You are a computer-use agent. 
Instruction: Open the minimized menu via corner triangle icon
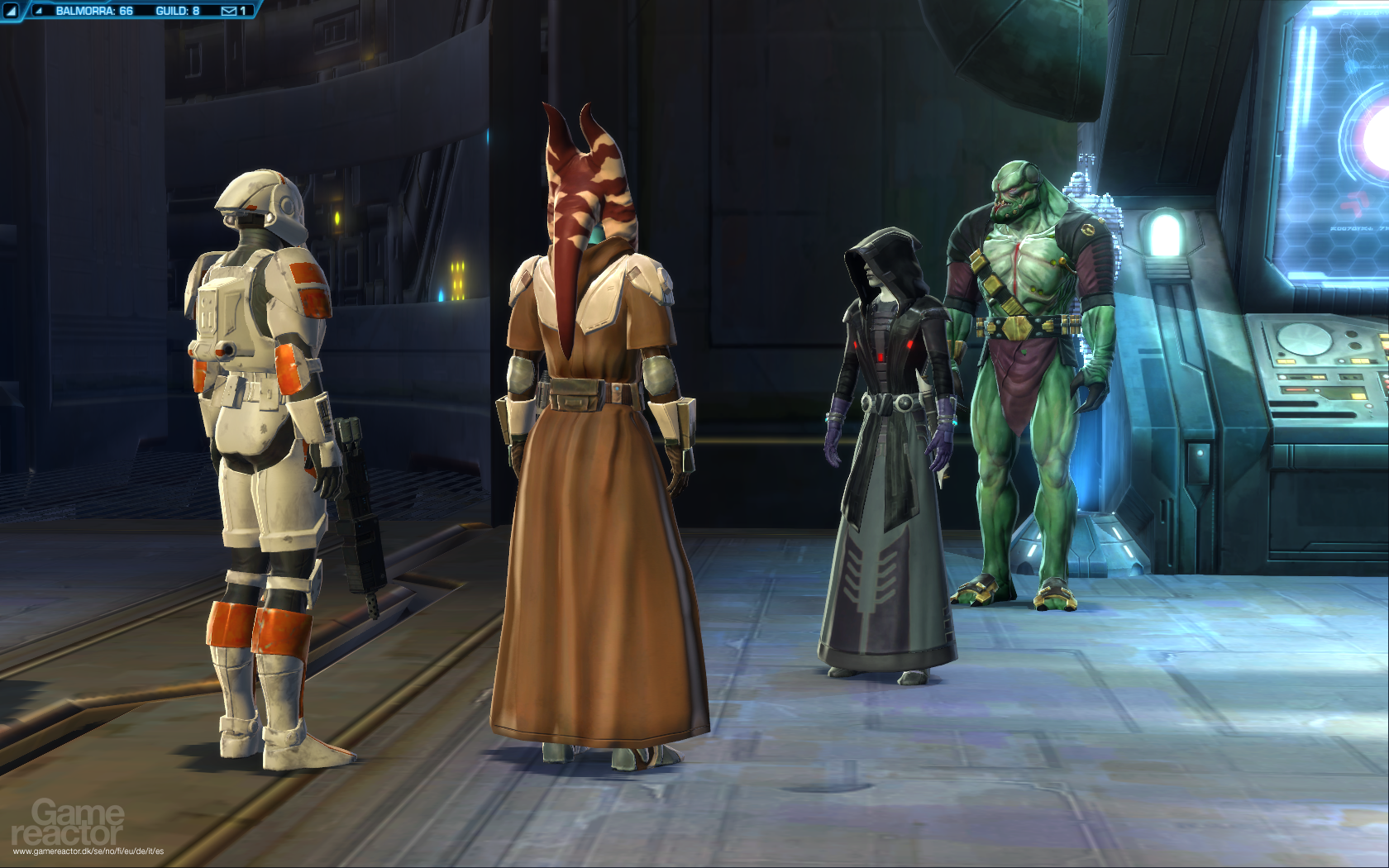pyautogui.click(x=11, y=12)
